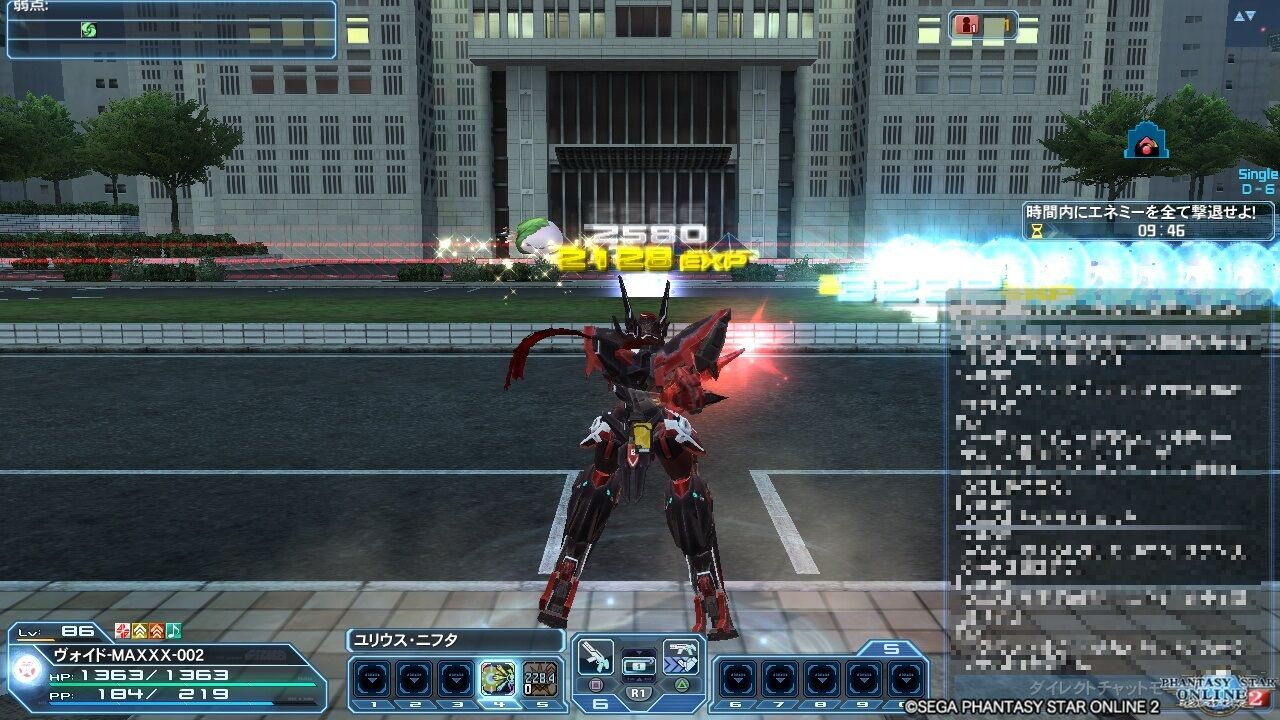Expand subpalette slot 3 with the down arrow
The image size is (1280, 720).
click(x=455, y=681)
